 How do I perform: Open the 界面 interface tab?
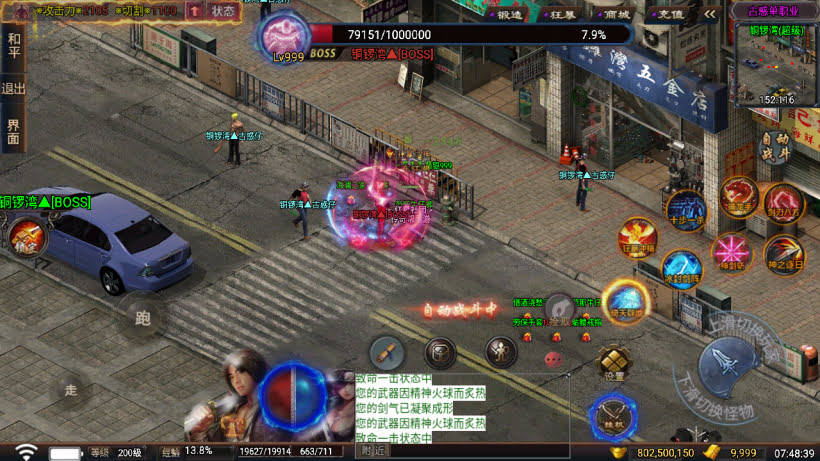tap(13, 131)
